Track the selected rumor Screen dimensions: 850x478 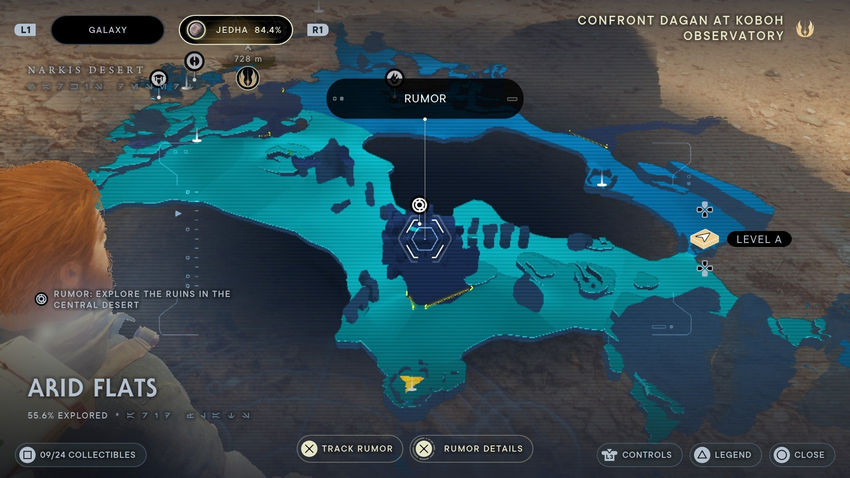[351, 449]
